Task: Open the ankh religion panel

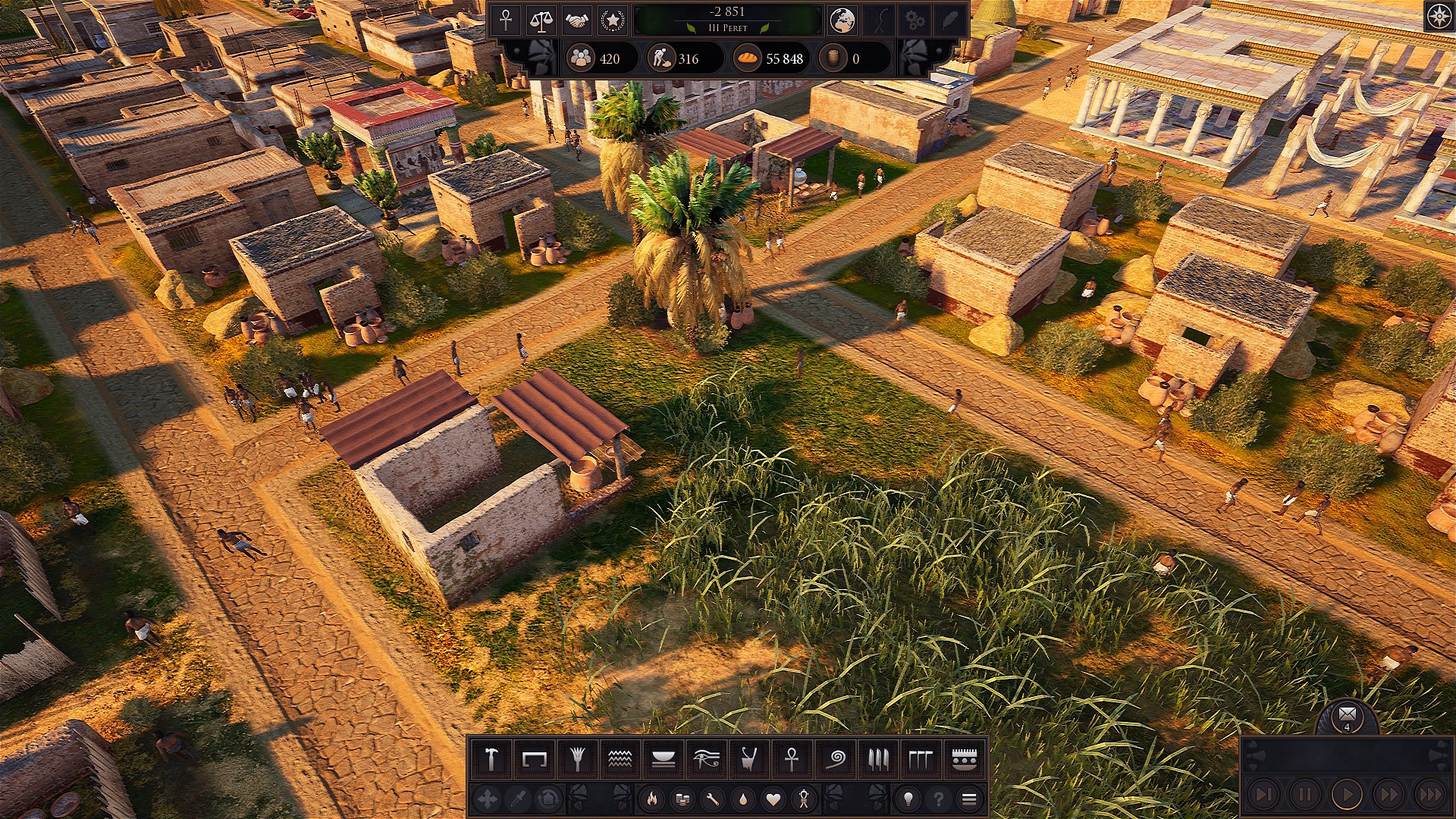Action: coord(507,20)
